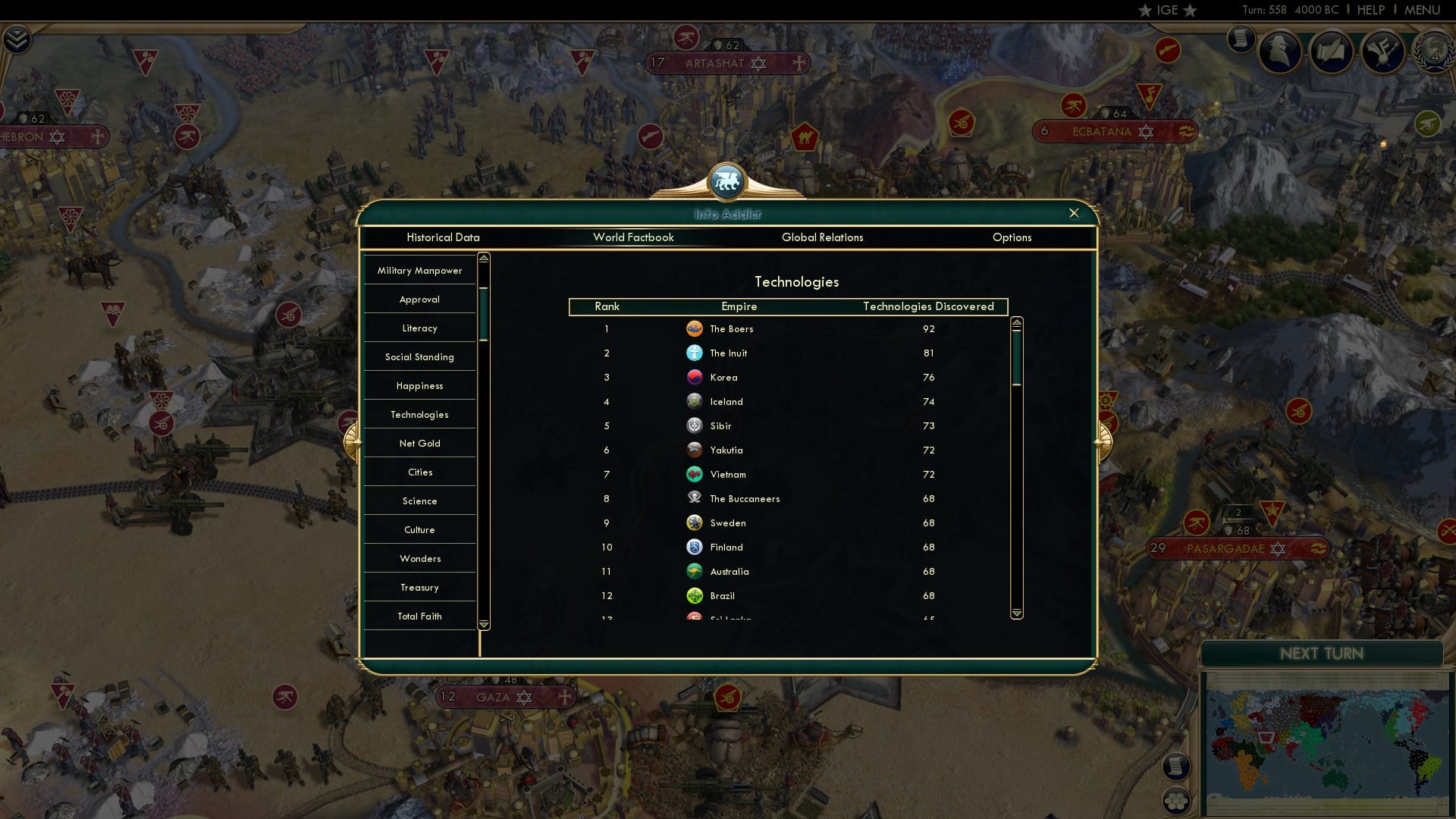Click the Korea flag icon in the rankings

695,377
